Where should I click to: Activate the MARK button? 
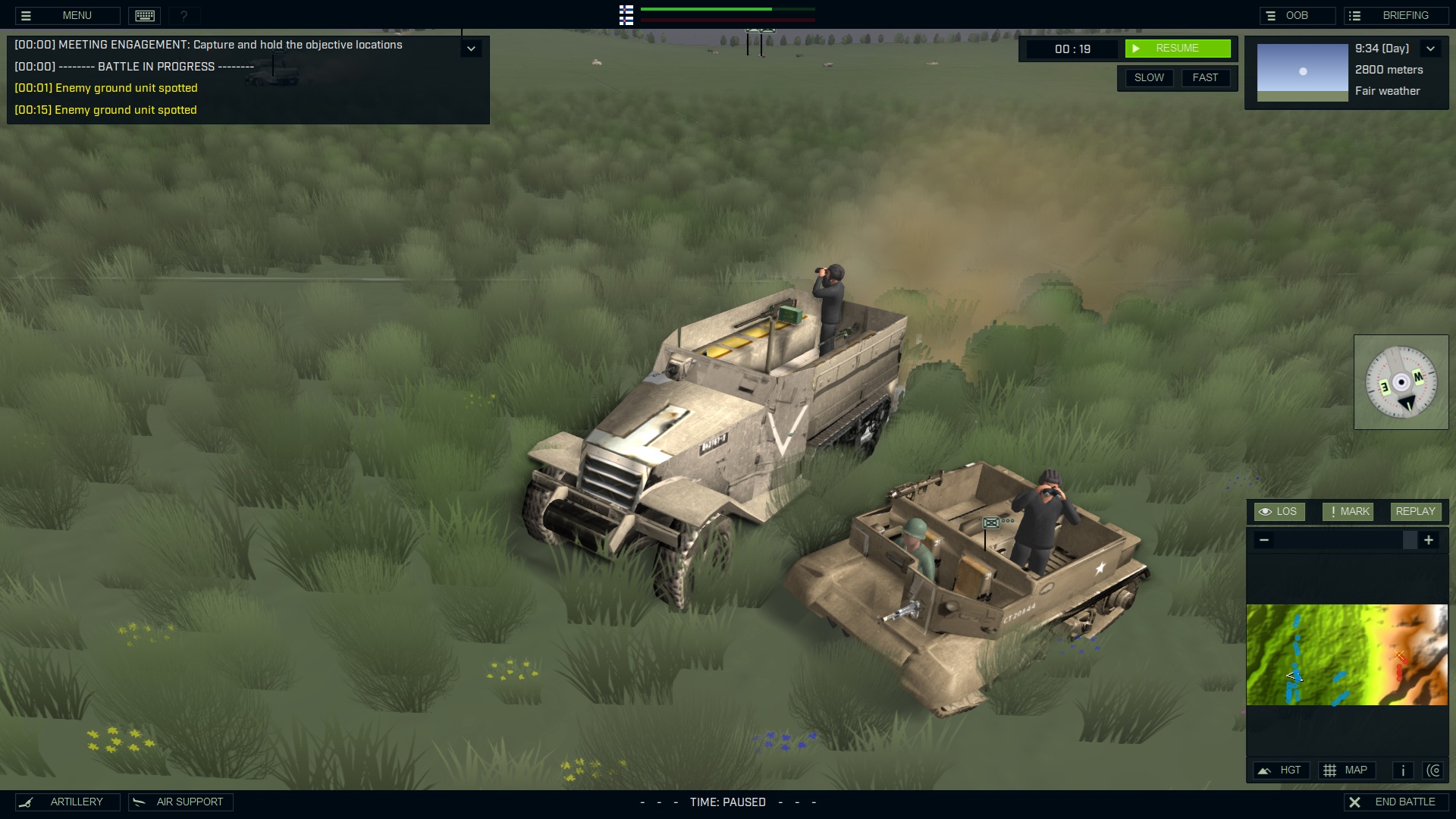[x=1348, y=512]
